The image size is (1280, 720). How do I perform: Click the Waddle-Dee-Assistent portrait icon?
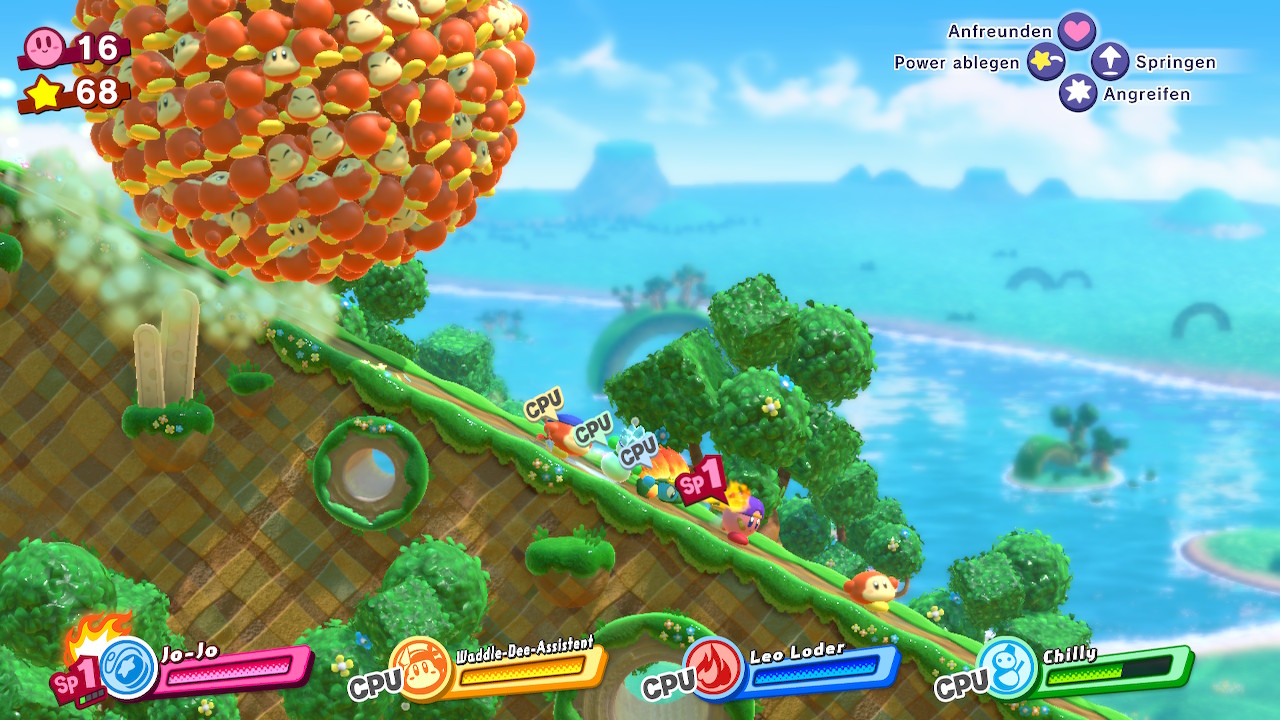coord(421,666)
